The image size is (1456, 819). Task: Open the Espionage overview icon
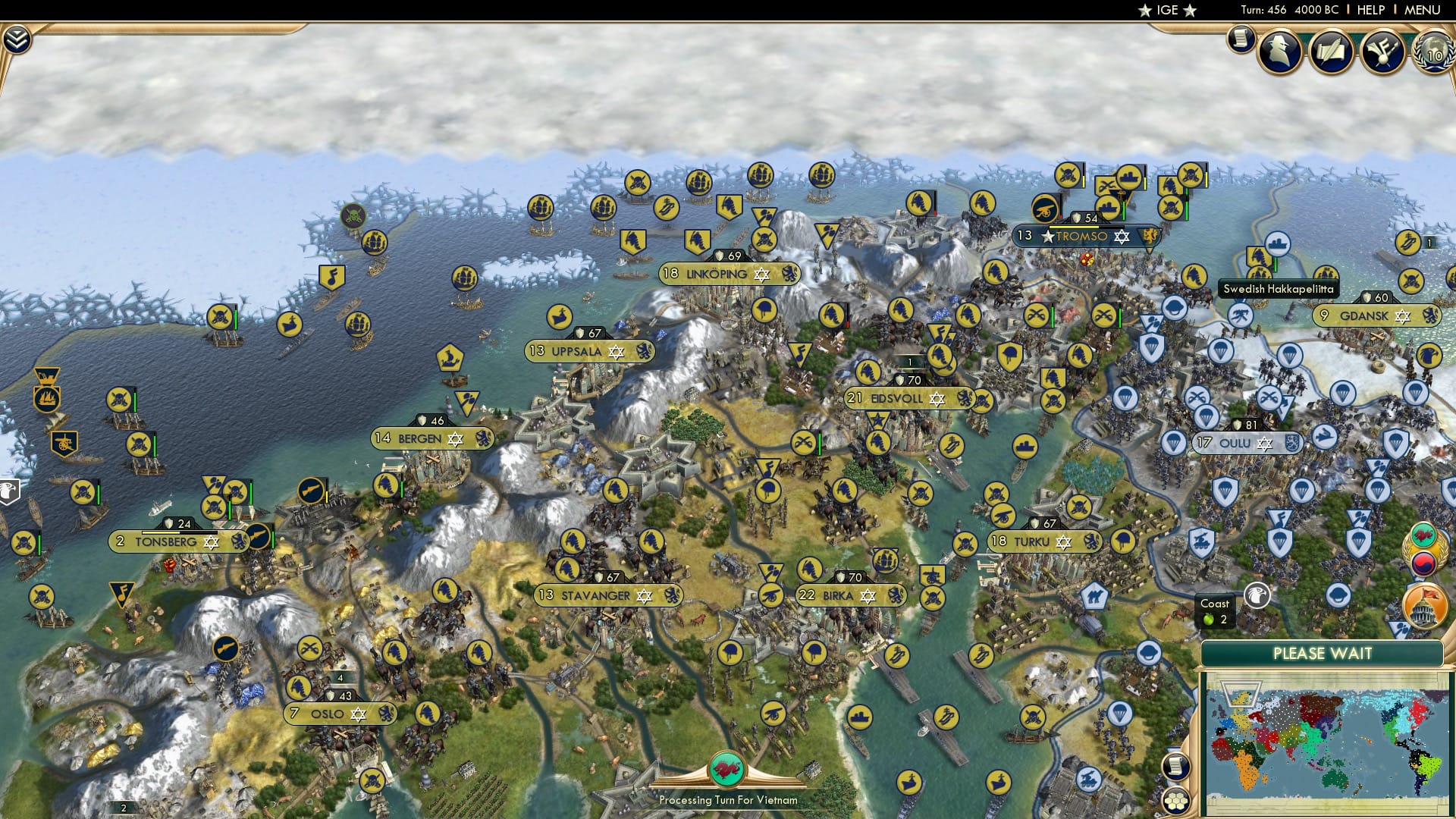[1279, 49]
